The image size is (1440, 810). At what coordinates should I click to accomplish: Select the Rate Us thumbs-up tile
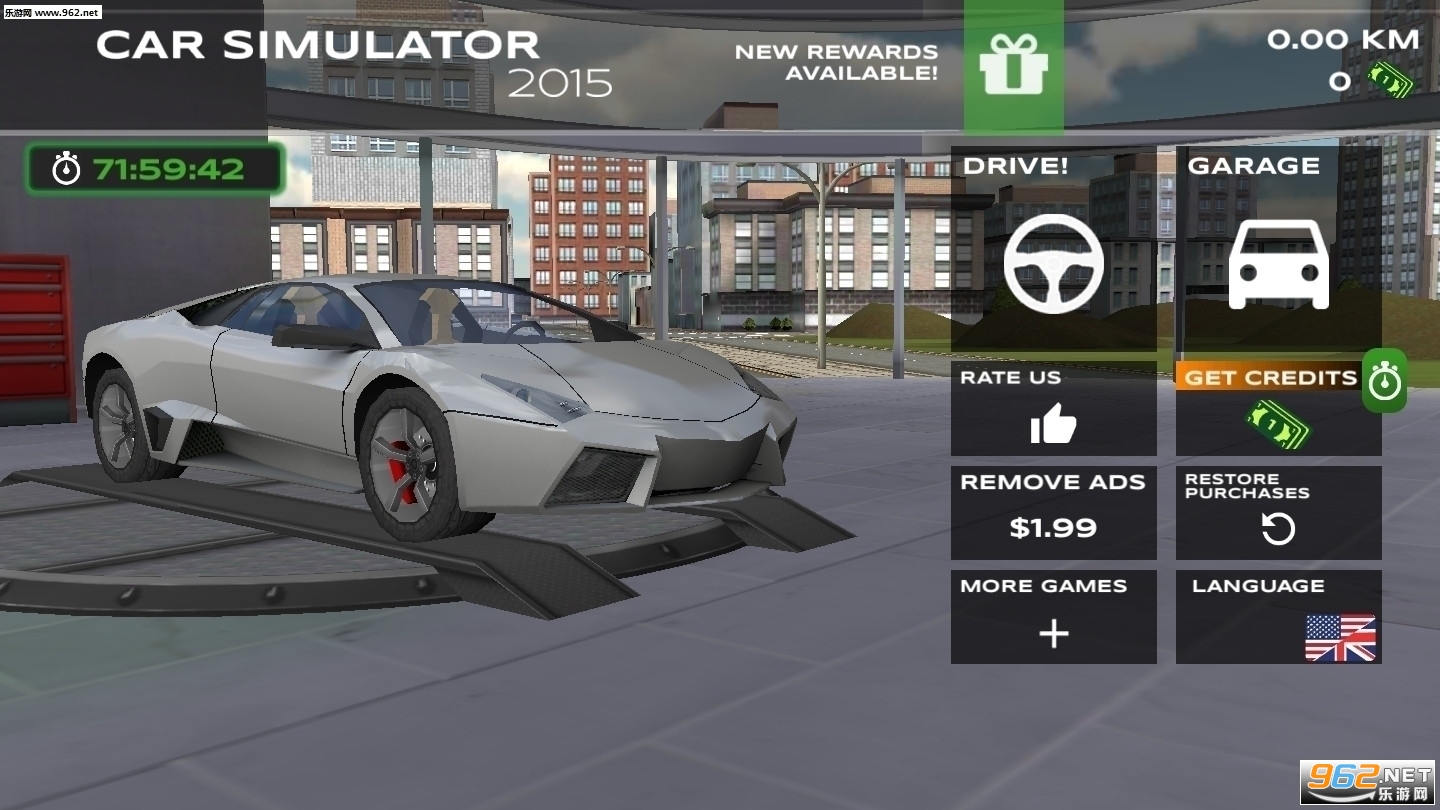click(1053, 409)
